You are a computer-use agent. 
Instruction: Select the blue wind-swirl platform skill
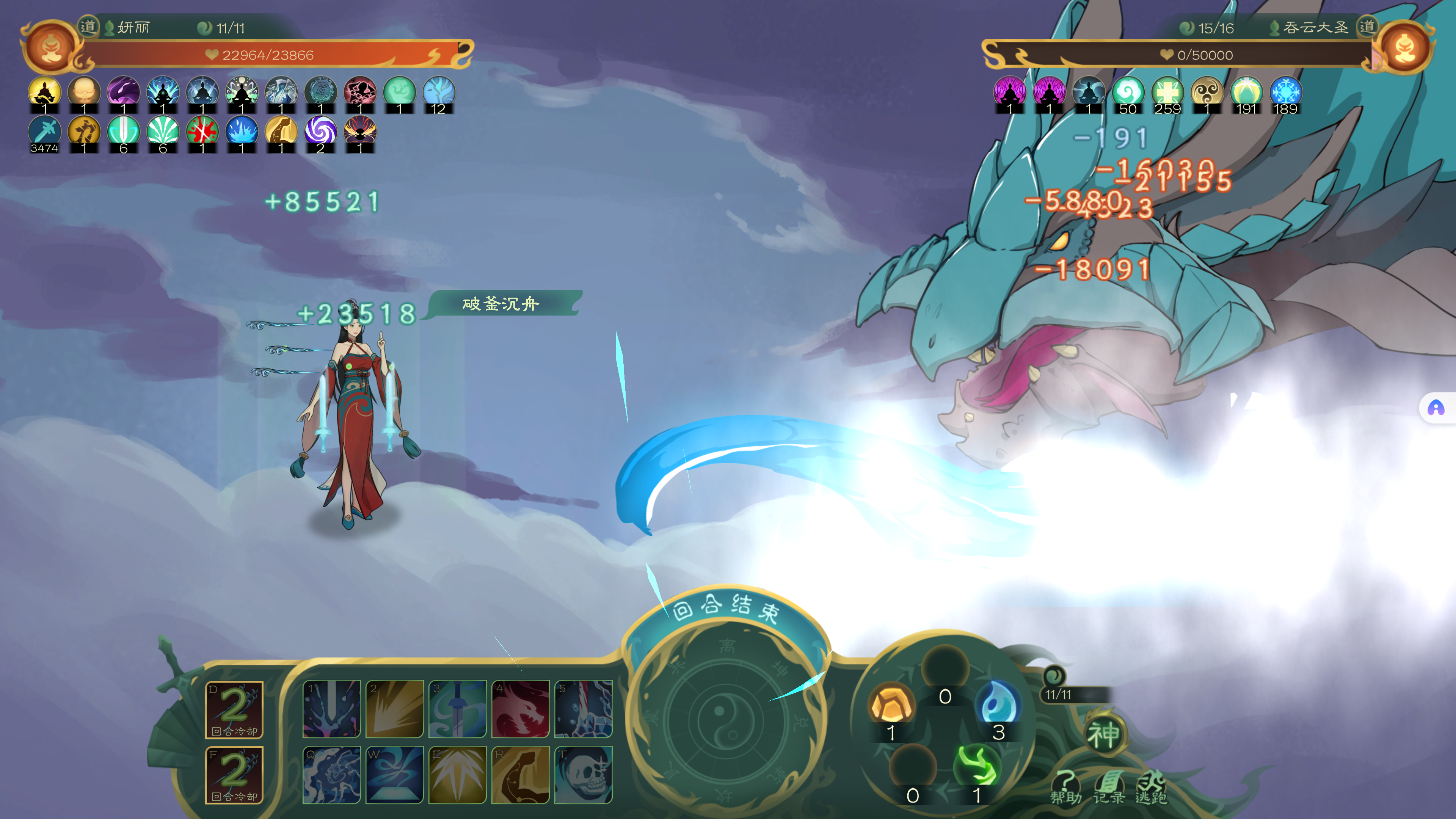click(x=394, y=774)
